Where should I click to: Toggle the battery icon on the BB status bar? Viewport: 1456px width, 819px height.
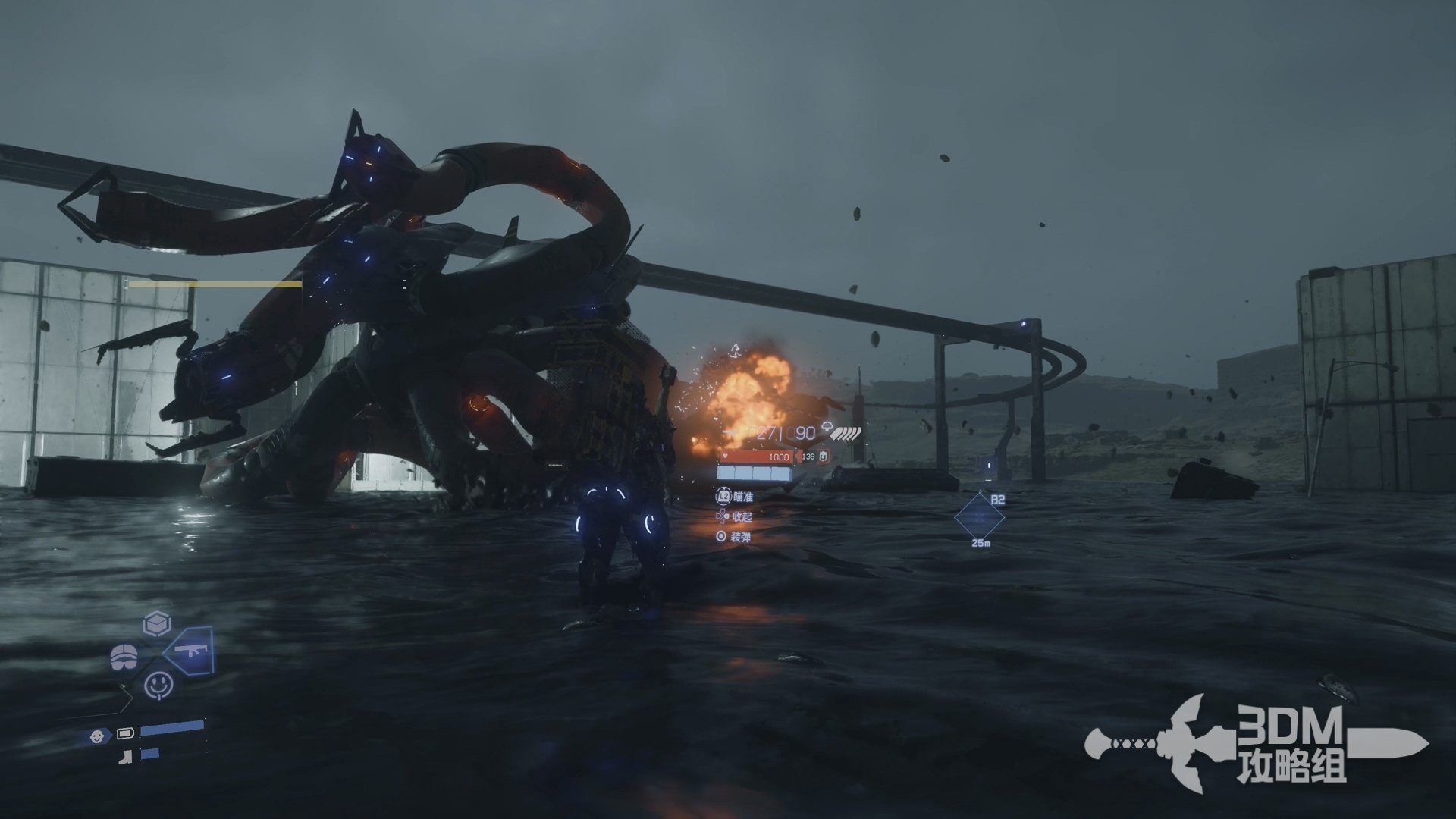(x=124, y=733)
